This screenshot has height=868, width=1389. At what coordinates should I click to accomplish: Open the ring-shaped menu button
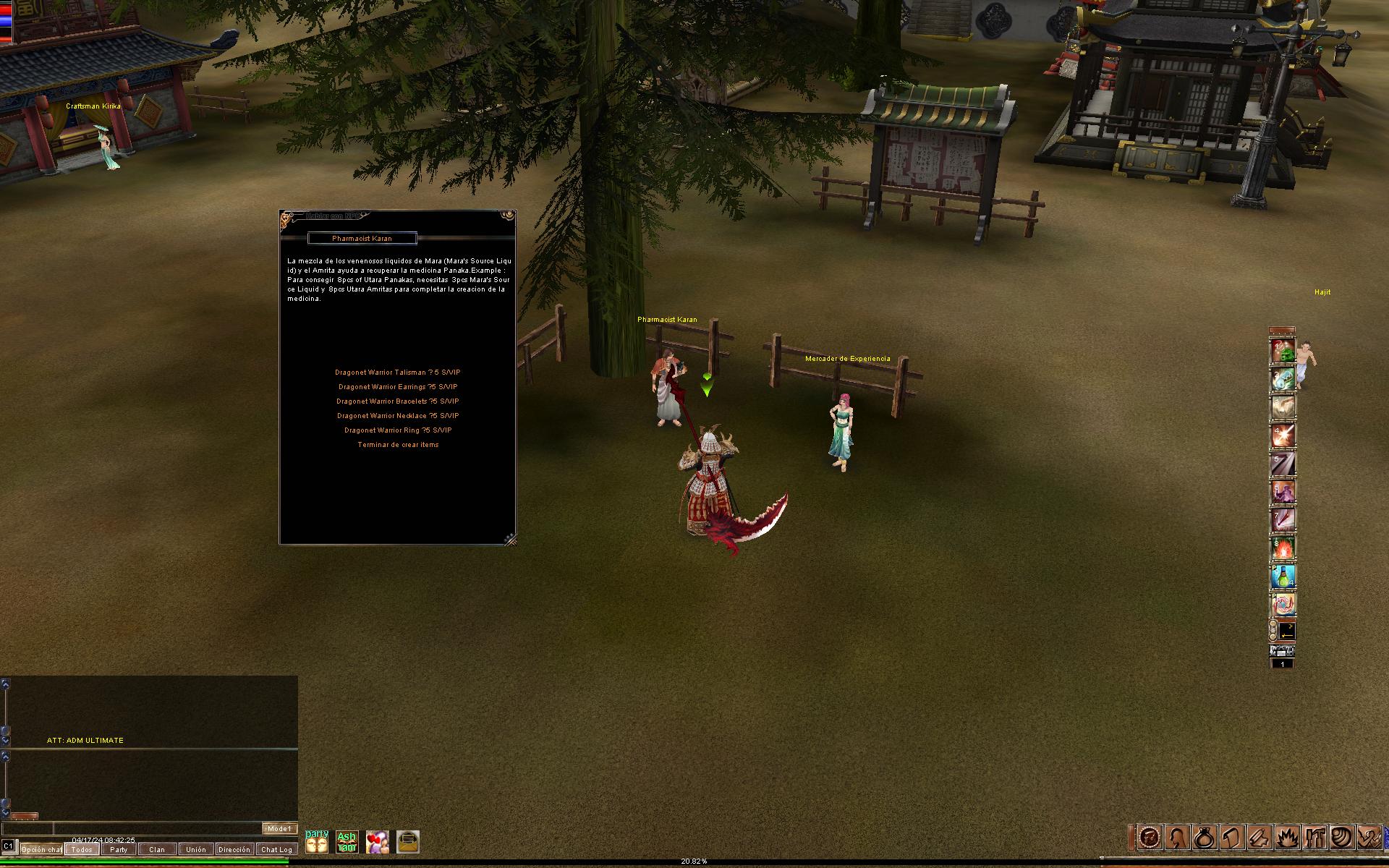(x=1204, y=837)
